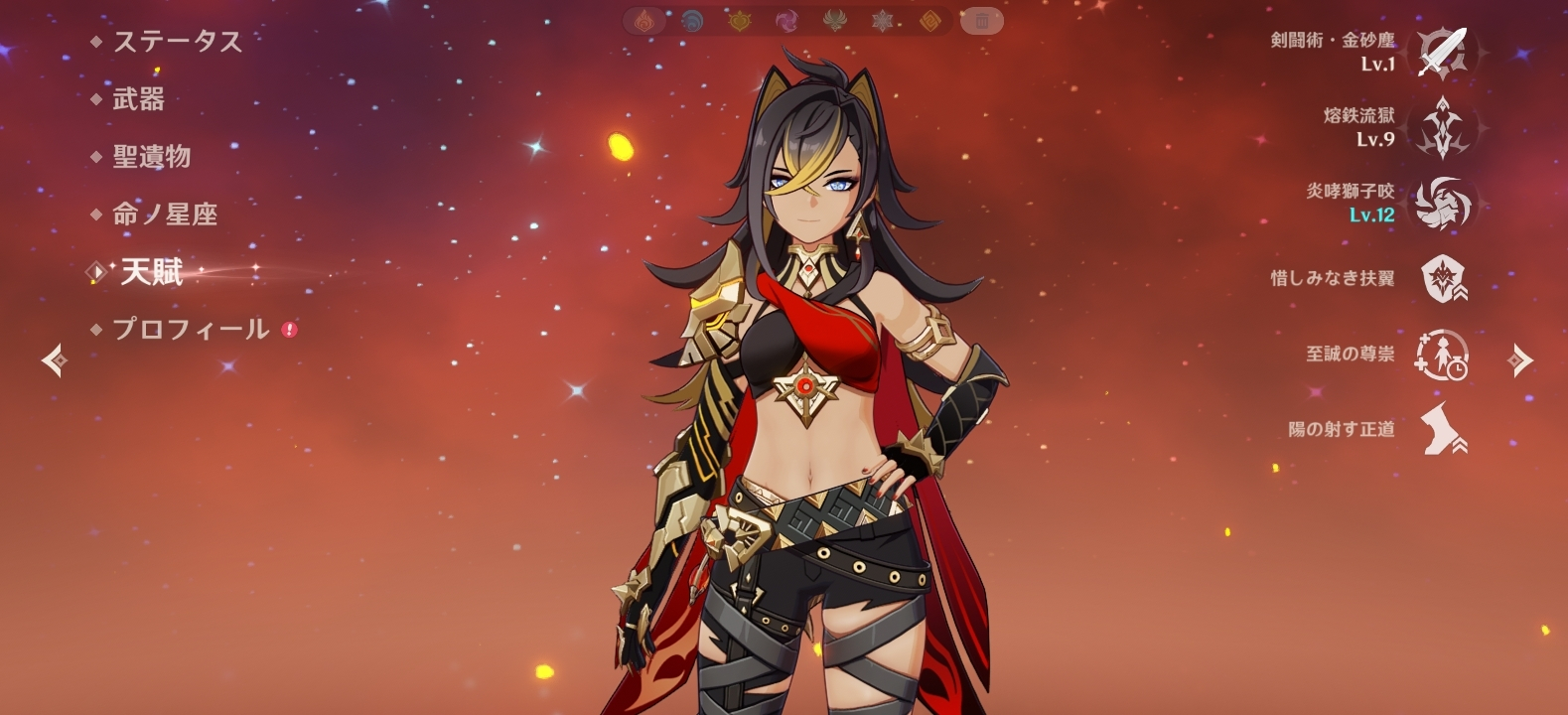Go to the 命ノ星座 page

click(x=164, y=214)
